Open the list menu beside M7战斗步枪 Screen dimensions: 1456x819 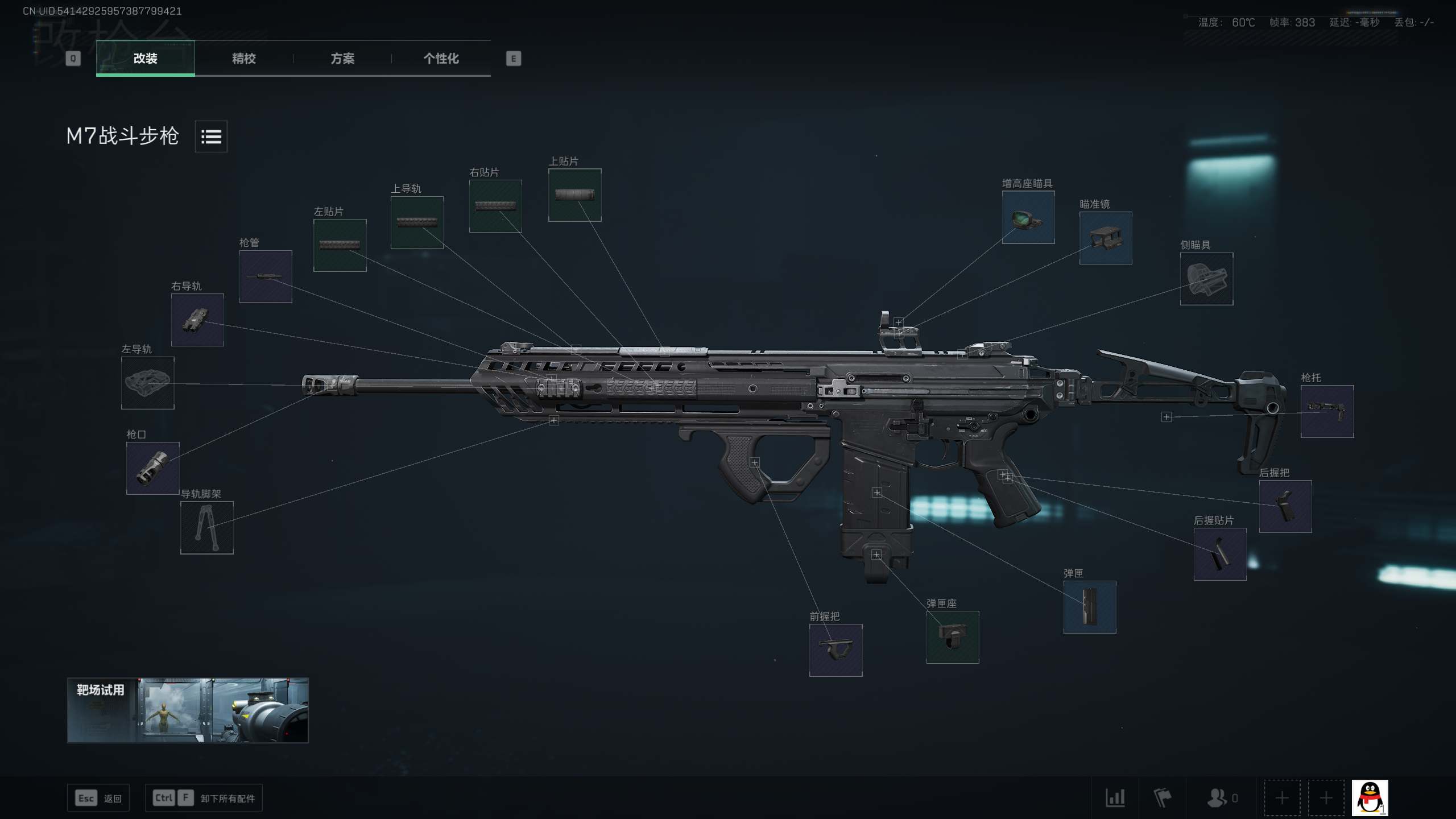[211, 136]
